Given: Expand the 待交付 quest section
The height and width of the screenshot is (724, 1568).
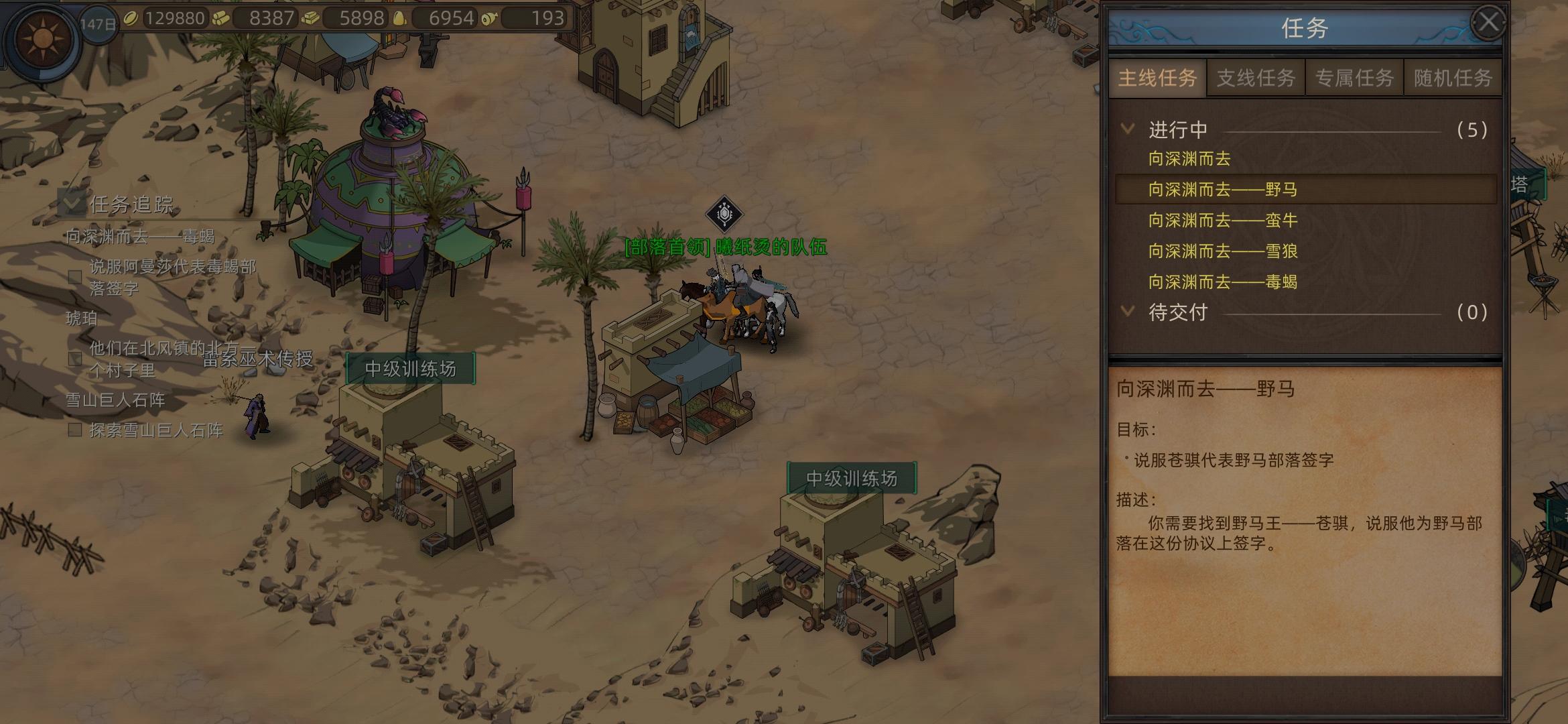Looking at the screenshot, I should 1128,312.
